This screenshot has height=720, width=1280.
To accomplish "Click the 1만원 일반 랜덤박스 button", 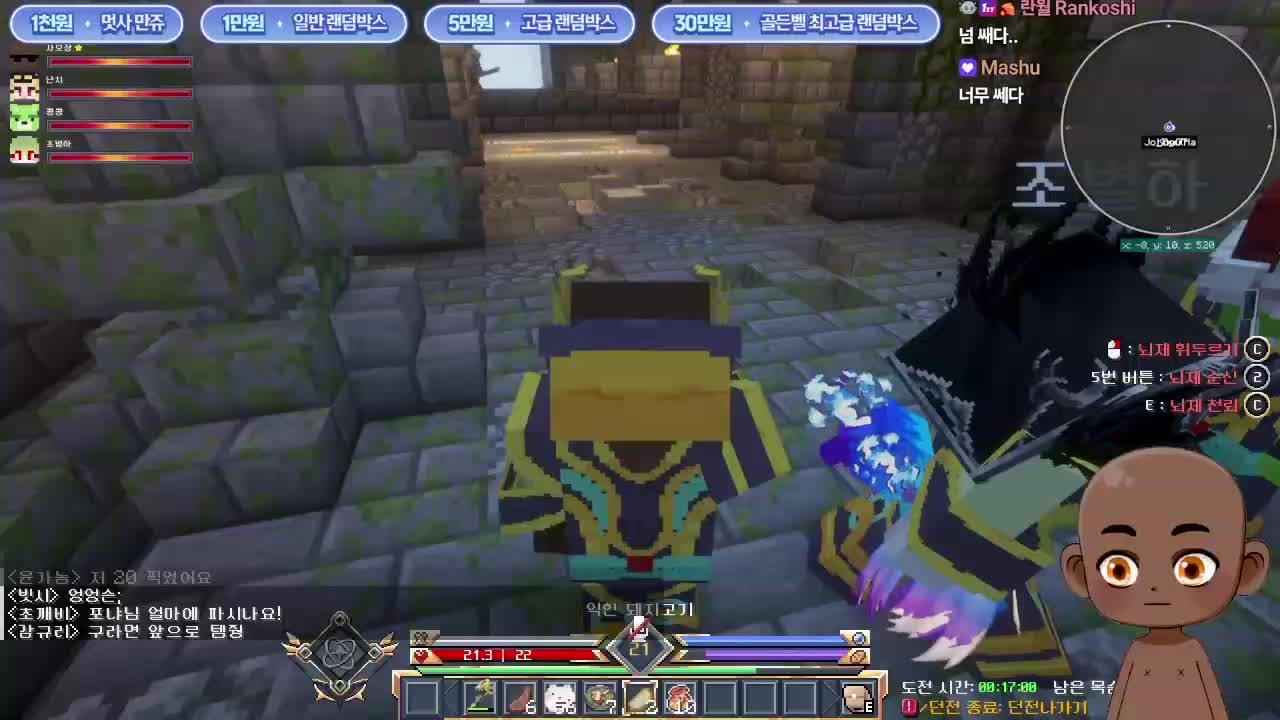I will tap(302, 24).
